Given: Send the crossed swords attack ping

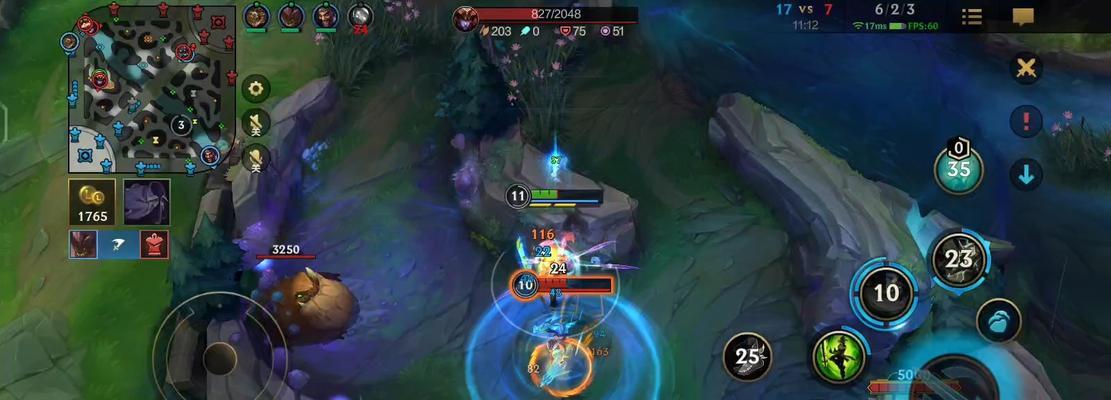Looking at the screenshot, I should [1026, 68].
